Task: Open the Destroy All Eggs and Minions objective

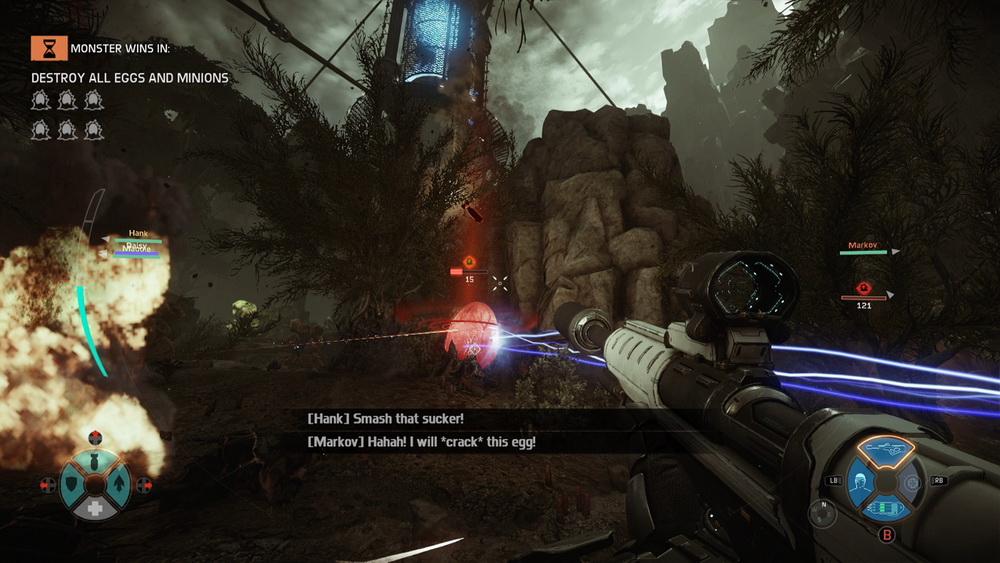Action: pos(130,78)
